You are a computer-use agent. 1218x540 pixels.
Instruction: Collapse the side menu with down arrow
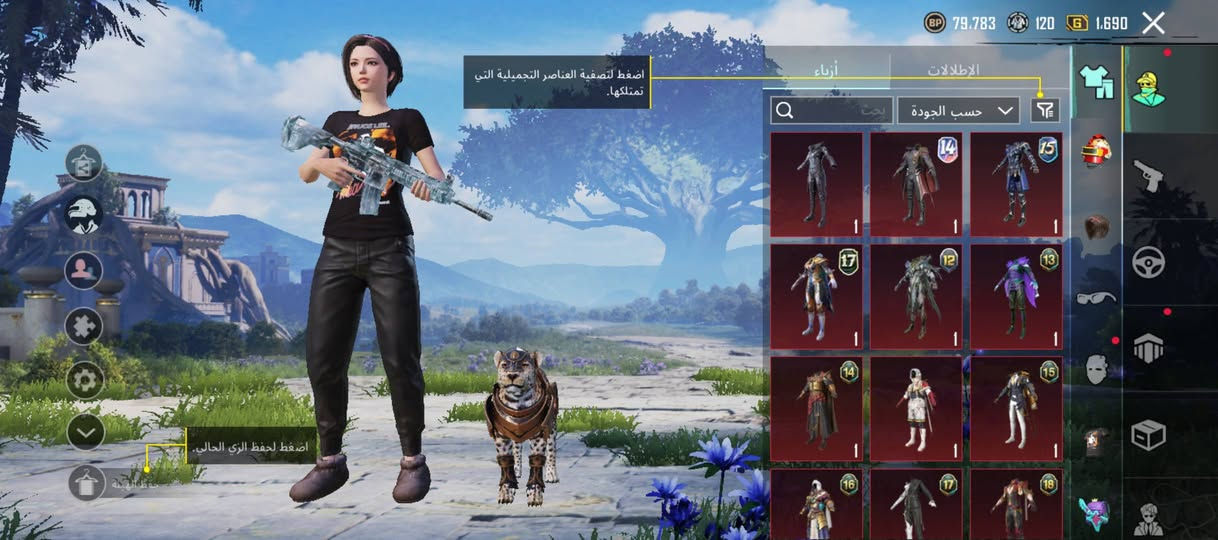tap(85, 431)
